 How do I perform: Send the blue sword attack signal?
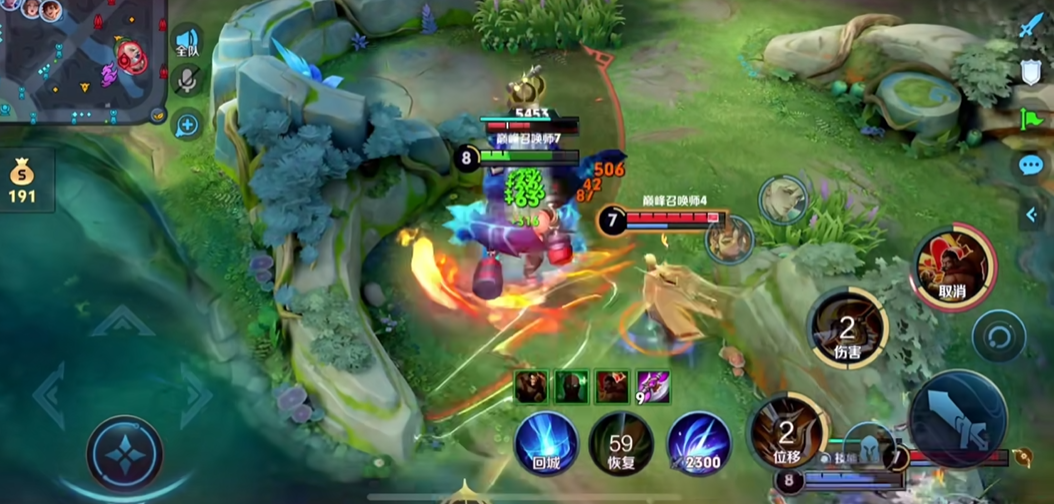(x=1031, y=25)
